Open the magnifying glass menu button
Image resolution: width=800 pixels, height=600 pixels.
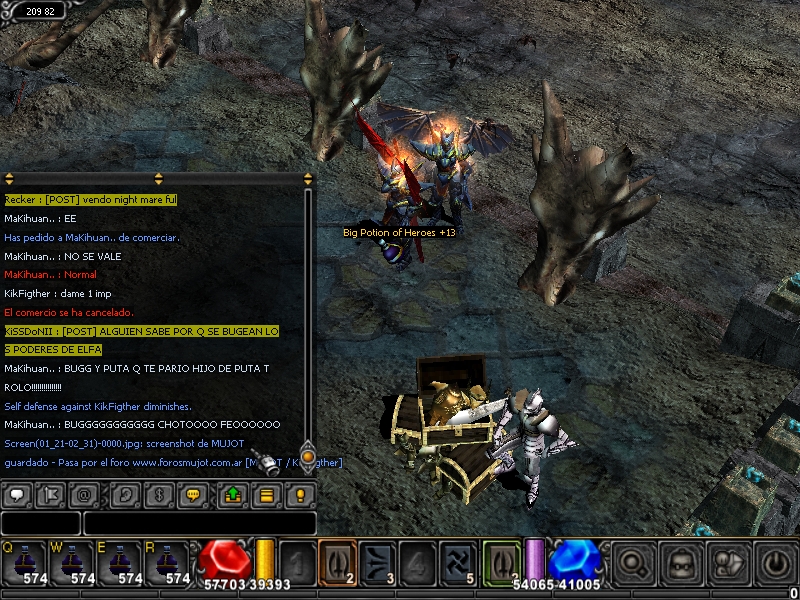coord(632,563)
